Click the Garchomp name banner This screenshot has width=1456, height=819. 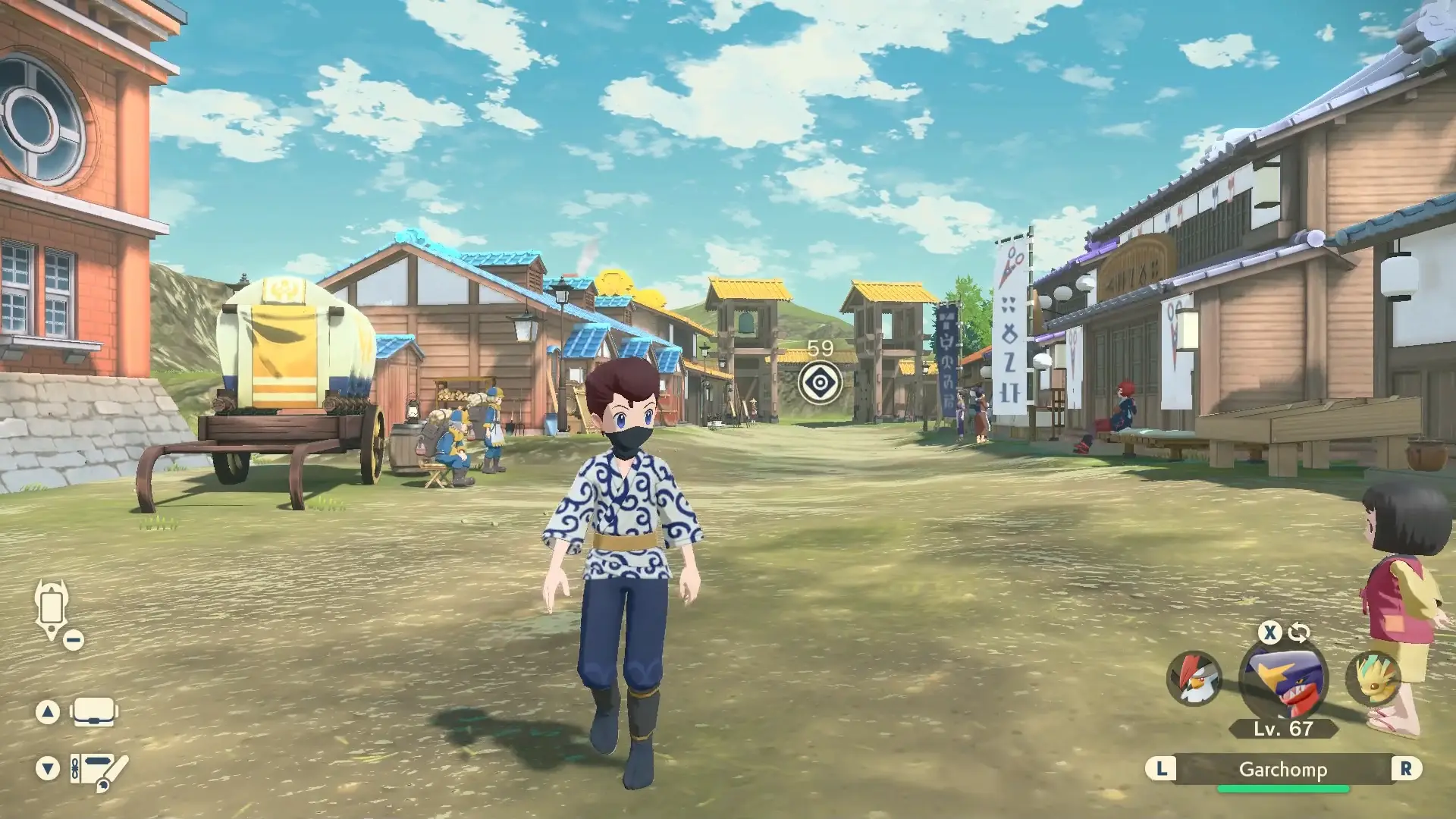[1282, 770]
